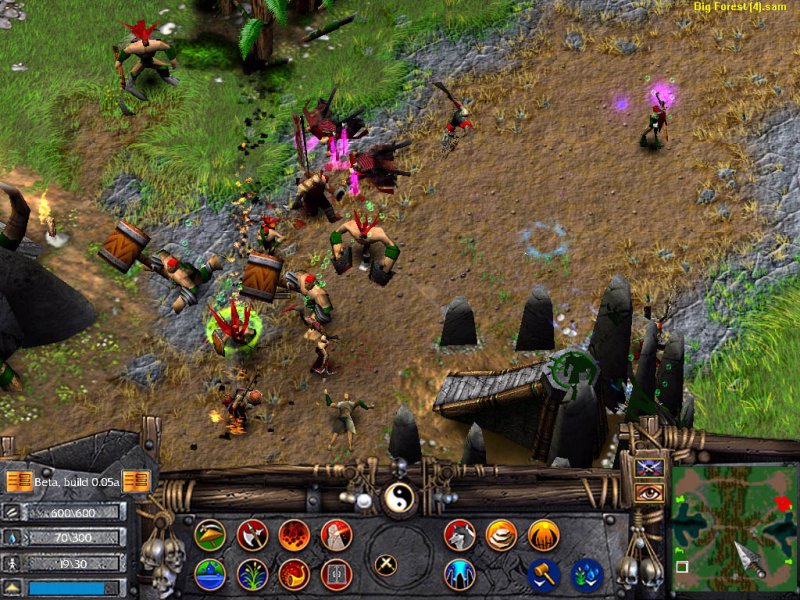Pick the green rice plants icon
Viewport: 800px width, 600px height.
tap(252, 574)
